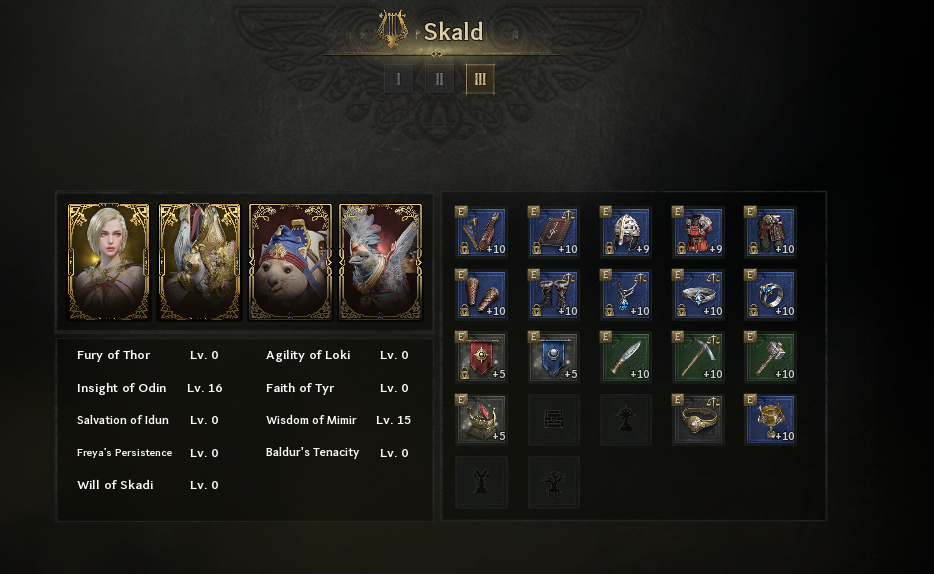Inspect the harp weapon slot
Viewport: 934px width, 574px height.
coord(482,233)
